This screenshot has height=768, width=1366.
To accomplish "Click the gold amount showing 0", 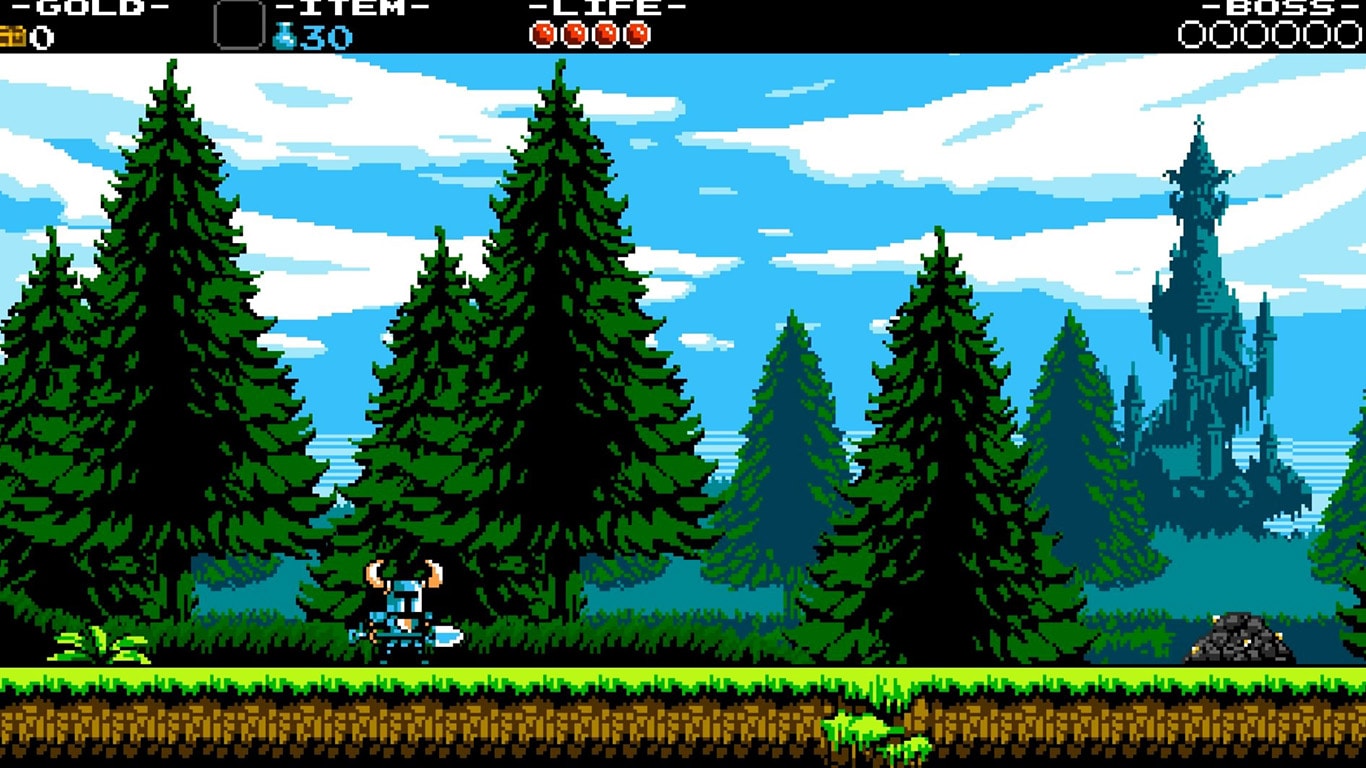I will point(41,38).
